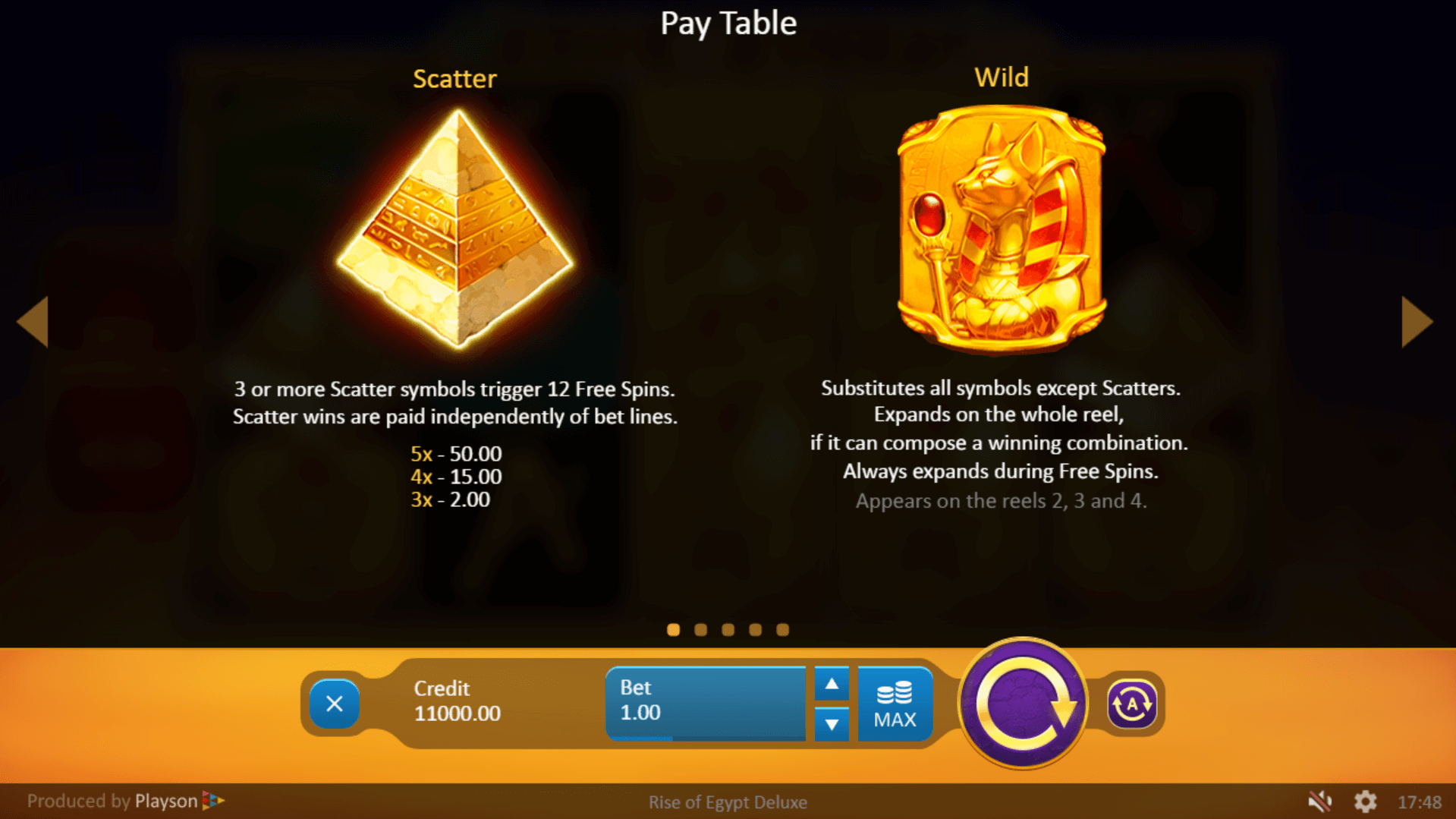Go to the next pay table page
This screenshot has height=819, width=1456.
click(x=1417, y=322)
